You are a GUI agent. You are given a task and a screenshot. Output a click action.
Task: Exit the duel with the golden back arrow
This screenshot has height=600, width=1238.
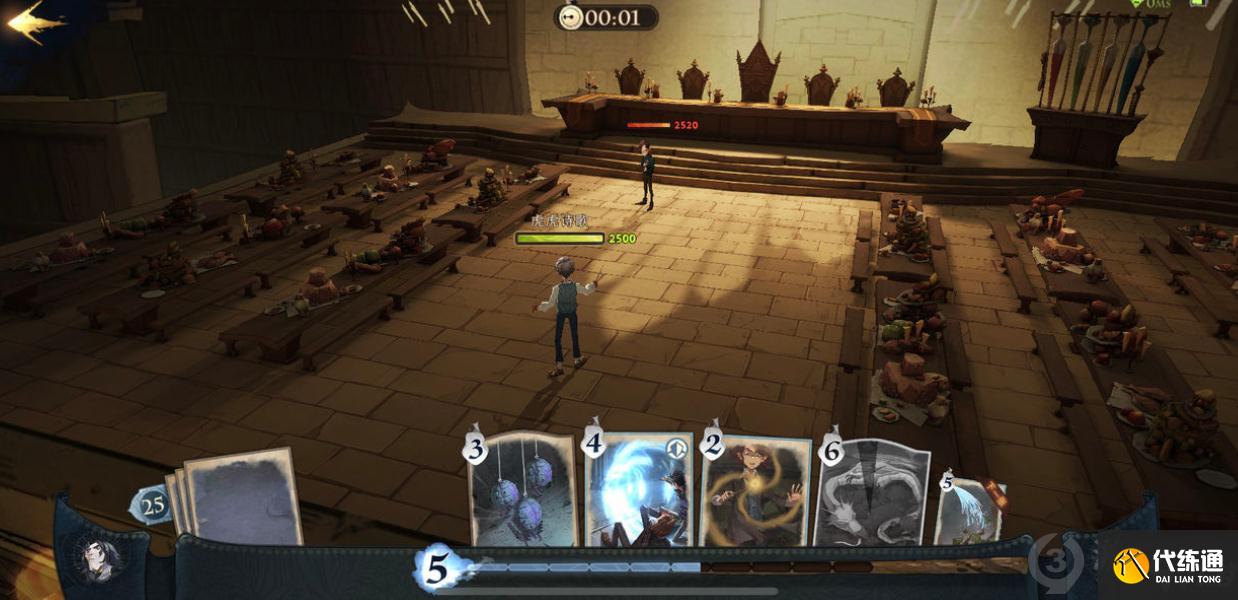point(35,22)
